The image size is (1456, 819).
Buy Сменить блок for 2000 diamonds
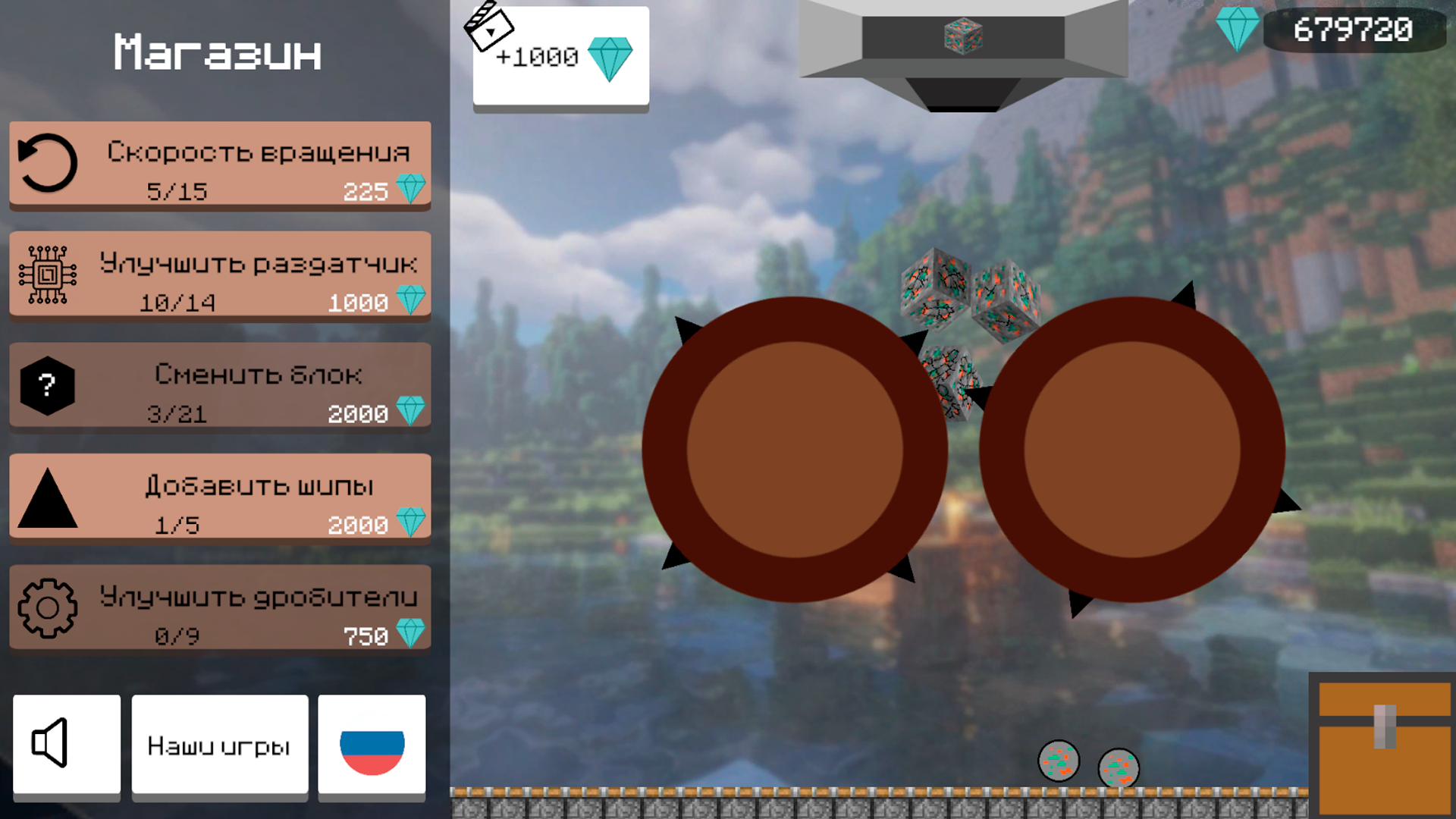coord(220,387)
